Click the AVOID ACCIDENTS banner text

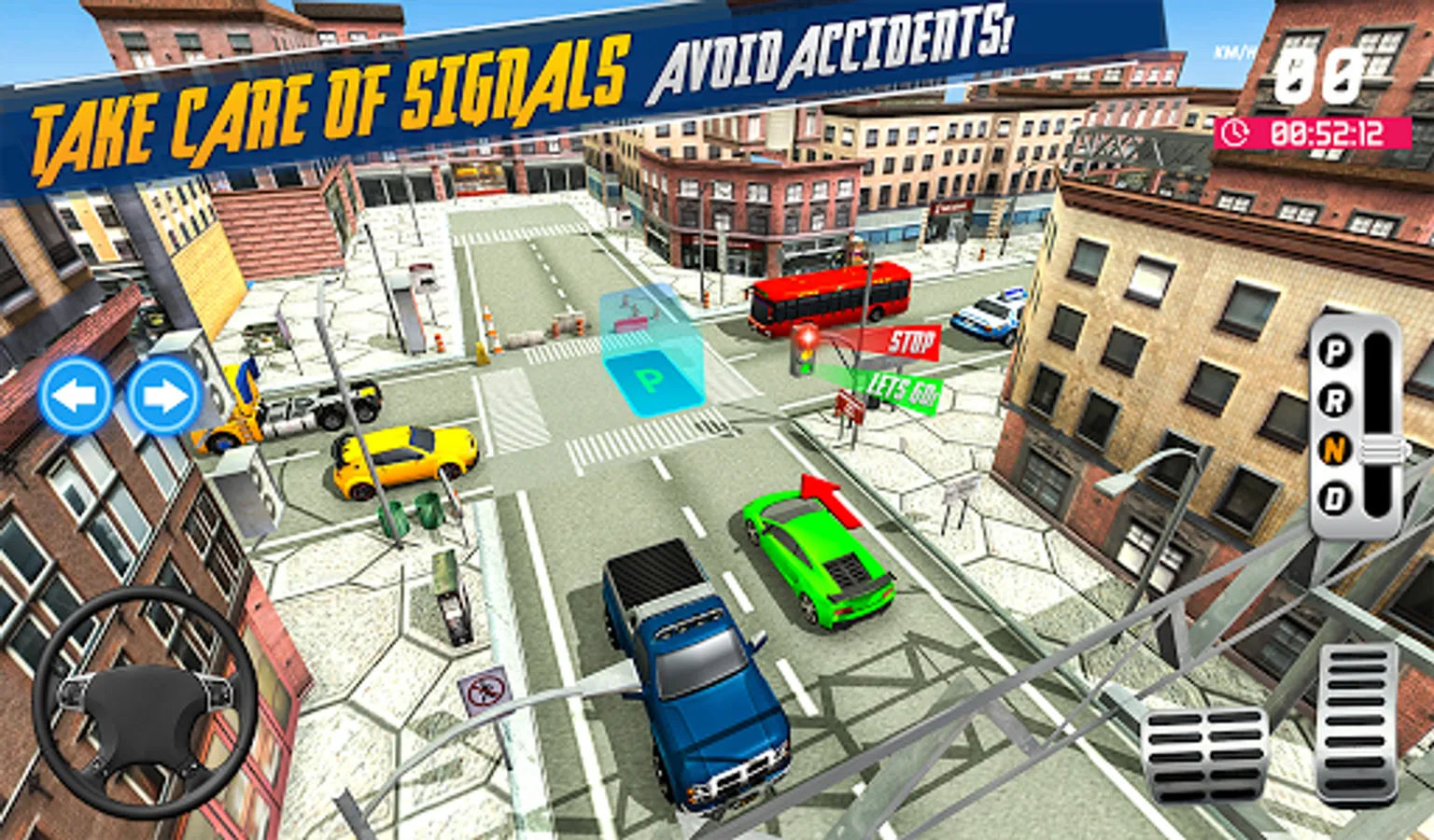[834, 52]
